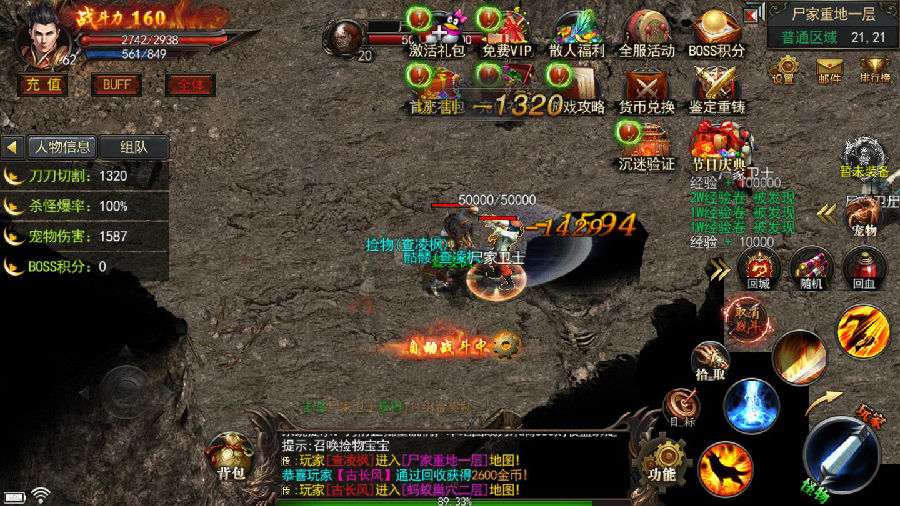Show the BUFF list
900x506 pixels.
point(116,85)
